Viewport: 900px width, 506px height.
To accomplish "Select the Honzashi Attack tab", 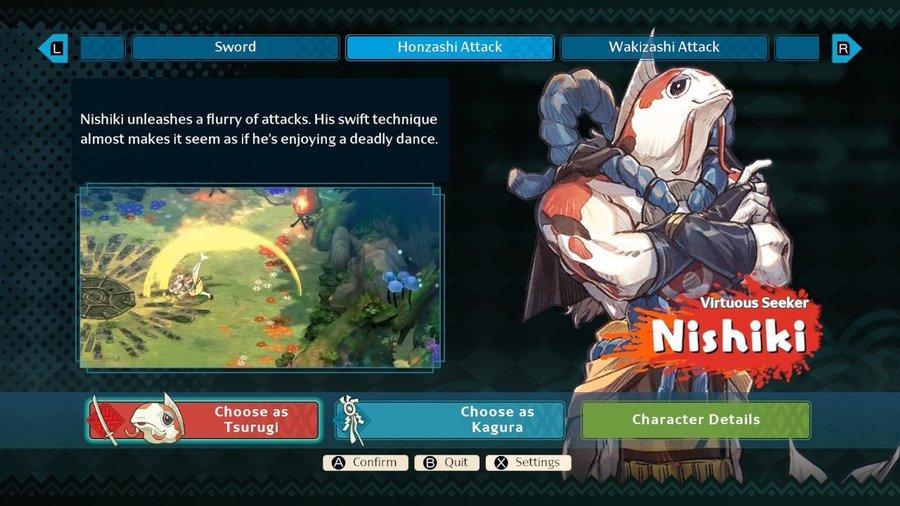I will coord(449,47).
